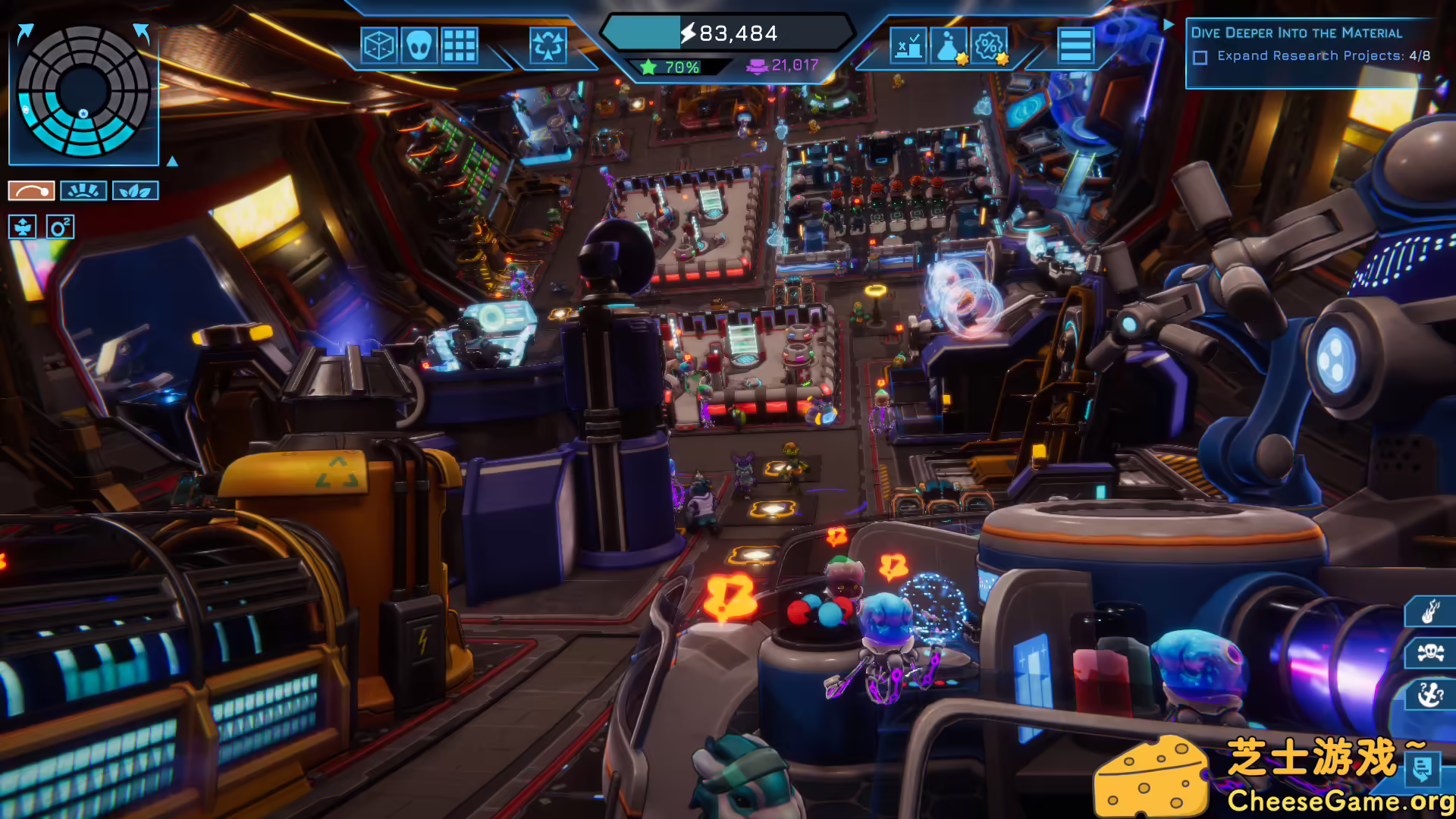Screen dimensions: 1456x819
Task: Open the building construction menu
Action: point(379,45)
